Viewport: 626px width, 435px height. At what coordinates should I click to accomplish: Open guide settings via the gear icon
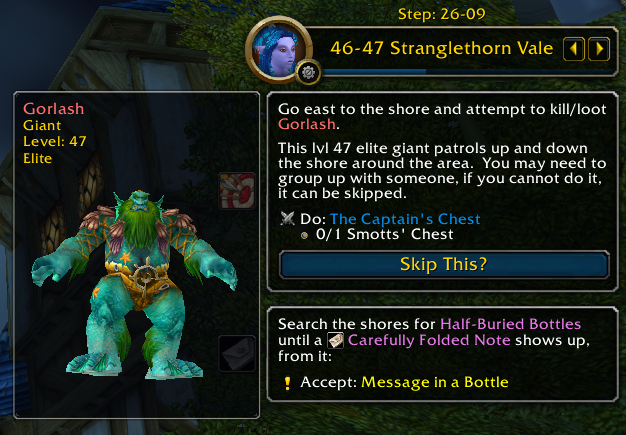(307, 71)
